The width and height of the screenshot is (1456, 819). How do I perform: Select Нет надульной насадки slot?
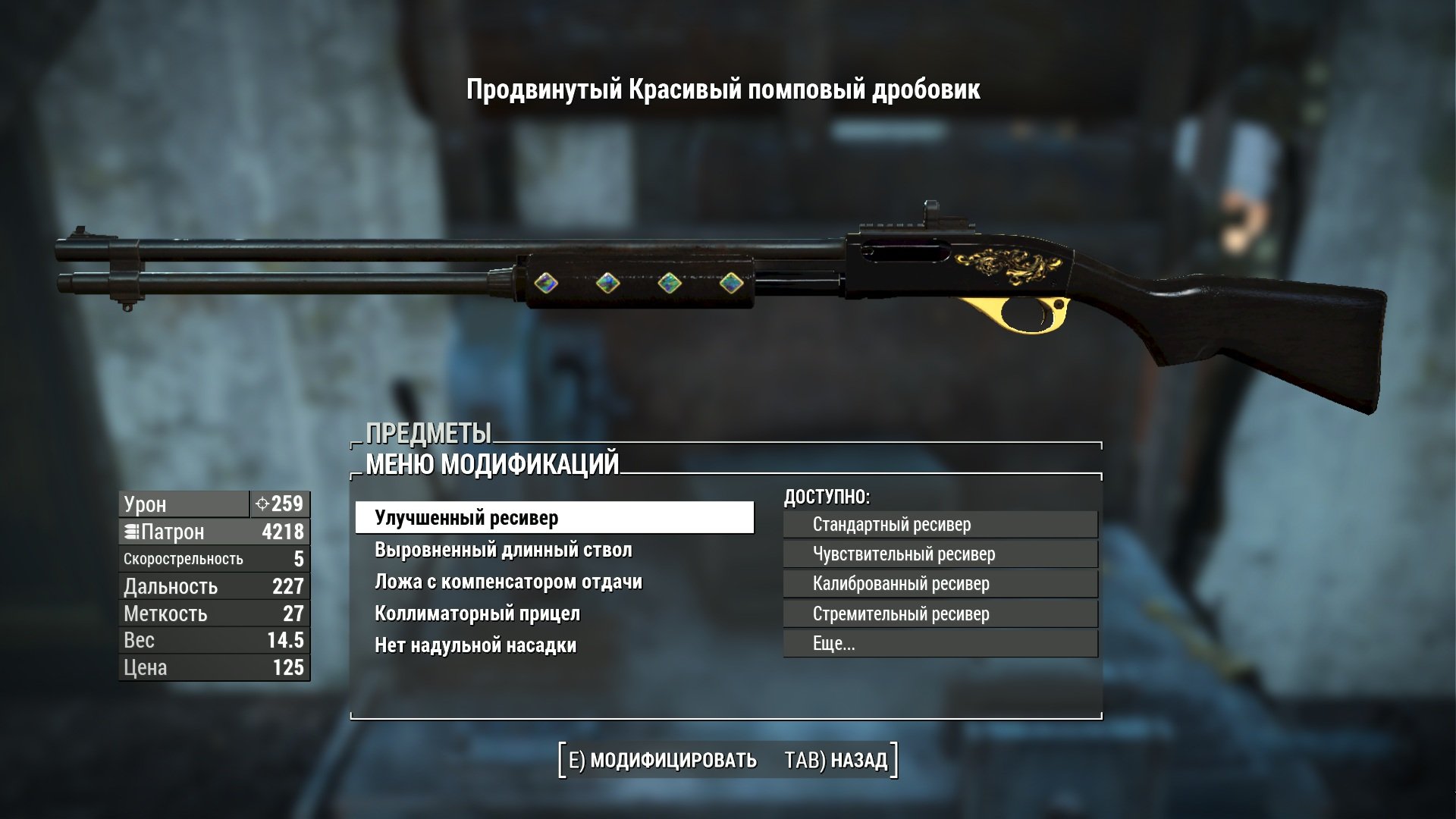[x=475, y=645]
